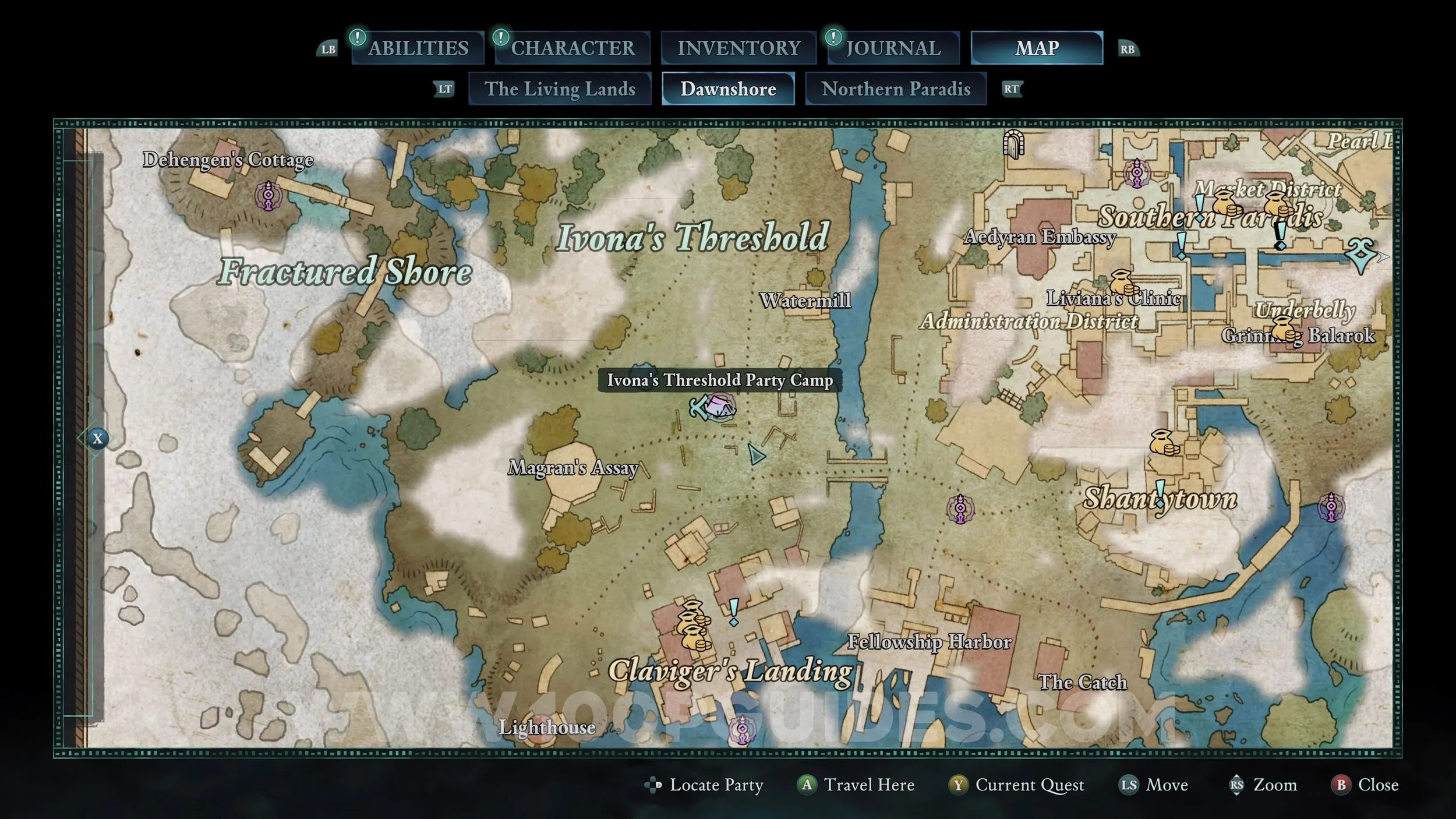Select the Map tab
This screenshot has width=1456, height=819.
pos(1037,48)
